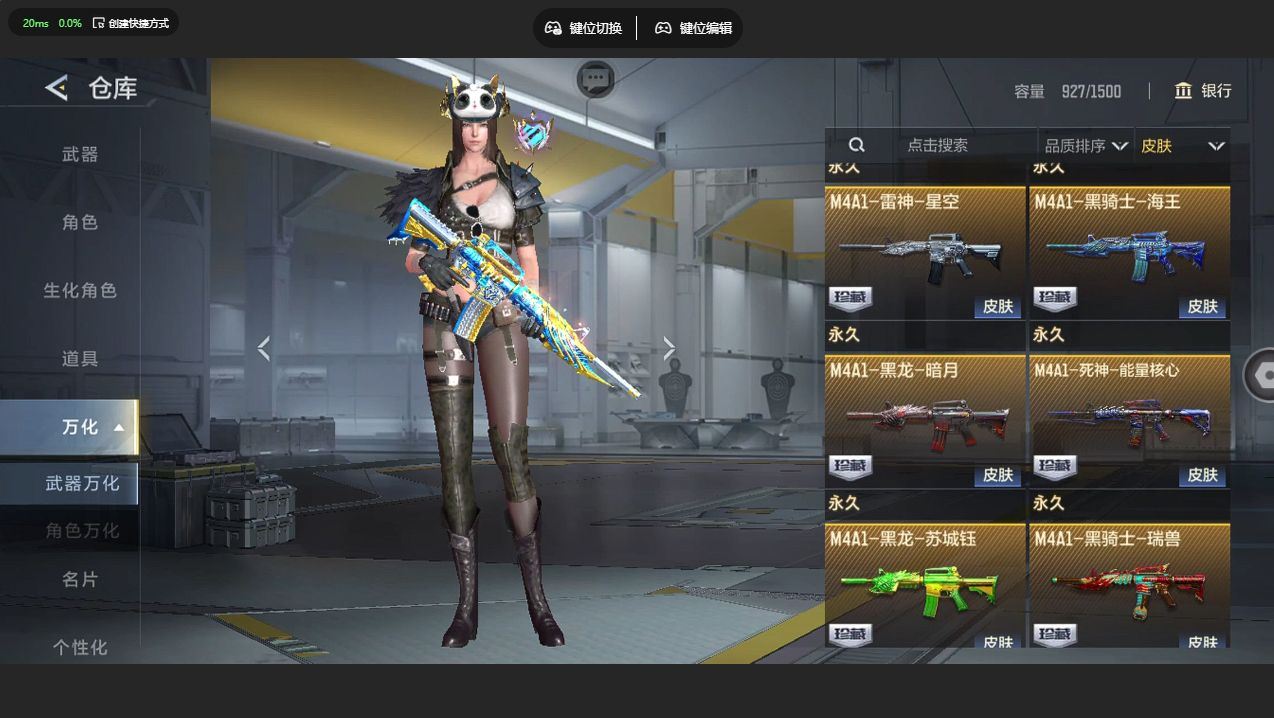This screenshot has width=1274, height=718.
Task: Open the 键位编辑 key mapping editor
Action: [693, 28]
